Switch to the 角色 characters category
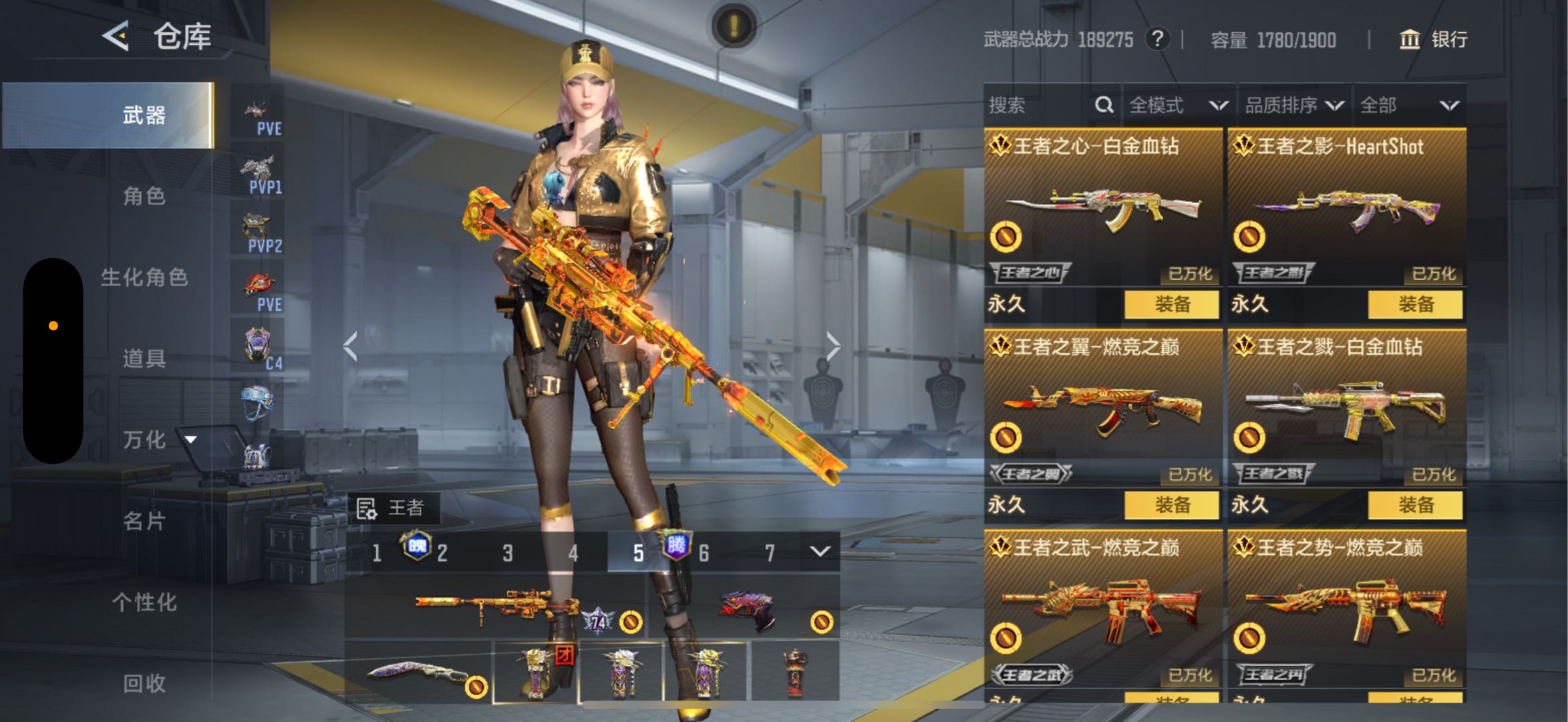Screen dimensions: 1568x722 [x=144, y=196]
